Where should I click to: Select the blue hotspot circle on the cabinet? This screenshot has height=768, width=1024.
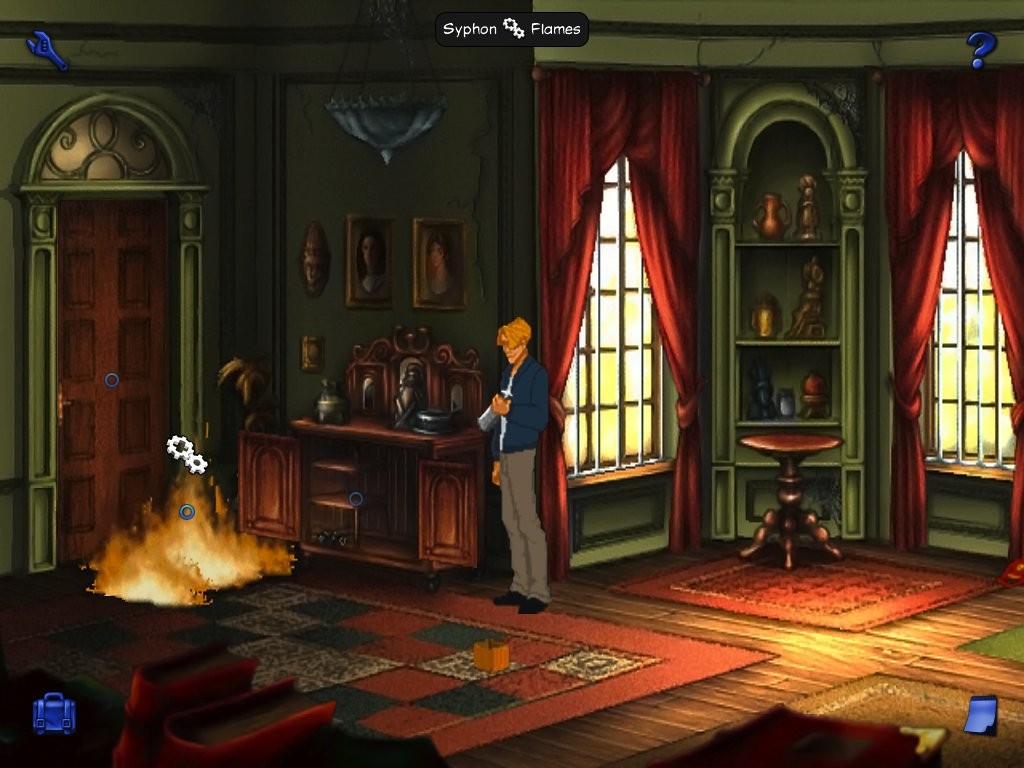coord(355,498)
